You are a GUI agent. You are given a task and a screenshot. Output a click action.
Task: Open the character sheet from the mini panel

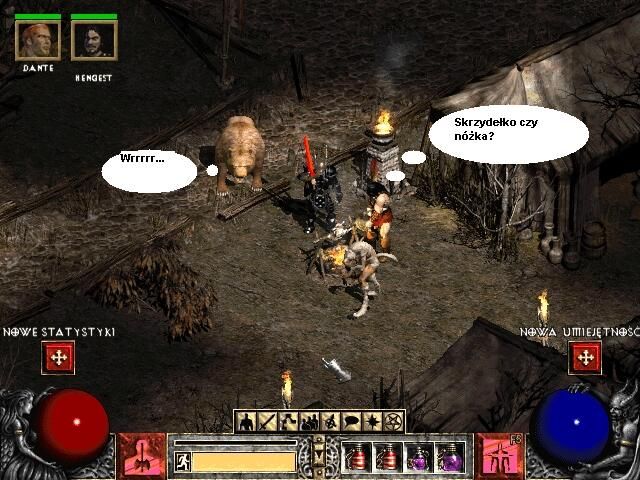click(x=246, y=421)
